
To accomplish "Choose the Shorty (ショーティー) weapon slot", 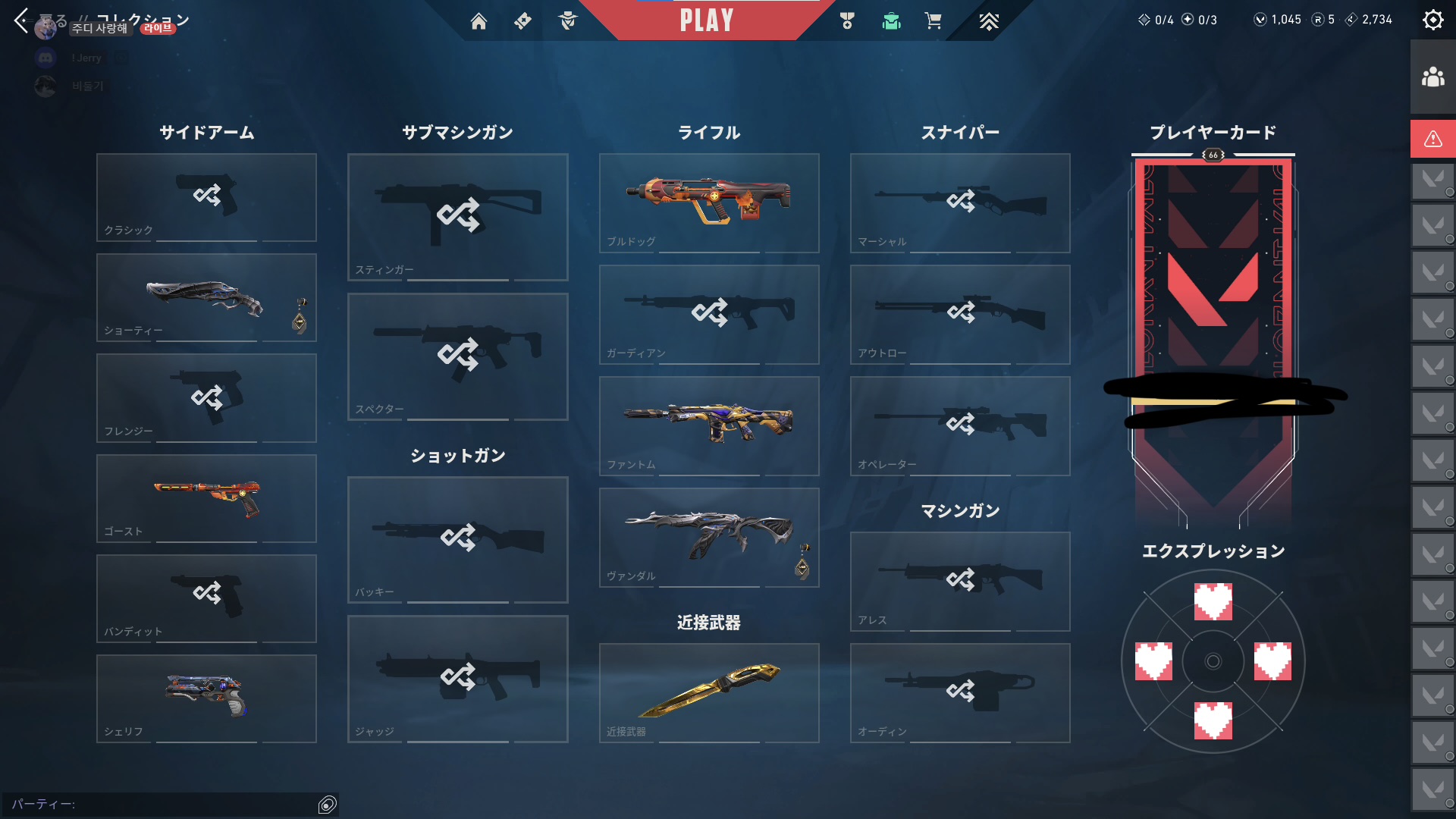I will (x=206, y=297).
